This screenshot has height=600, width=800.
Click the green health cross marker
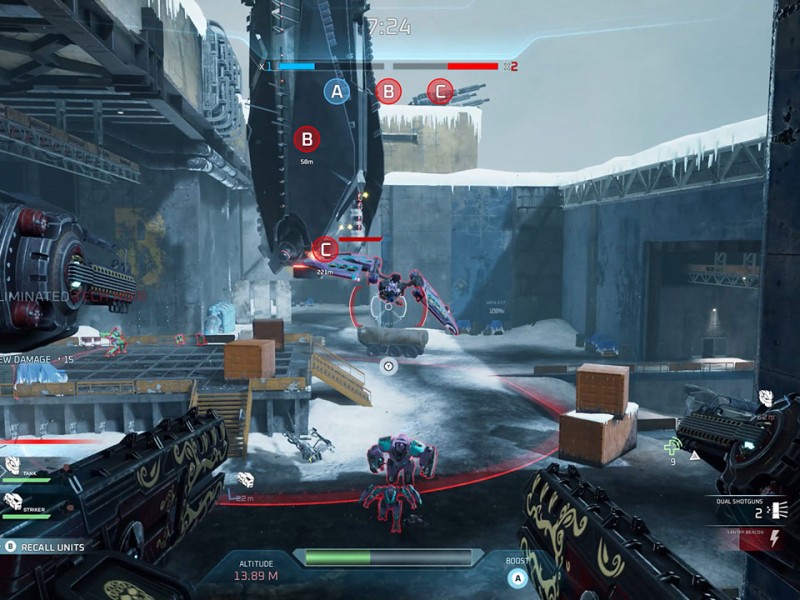674,446
